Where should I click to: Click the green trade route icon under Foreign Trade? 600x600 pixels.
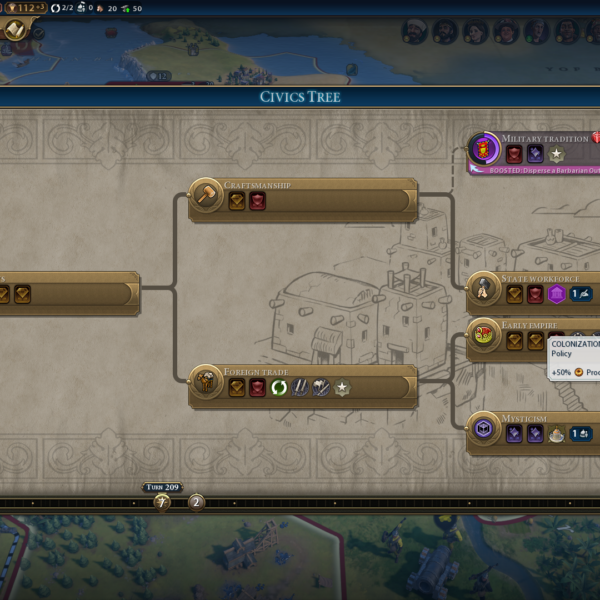[x=279, y=387]
